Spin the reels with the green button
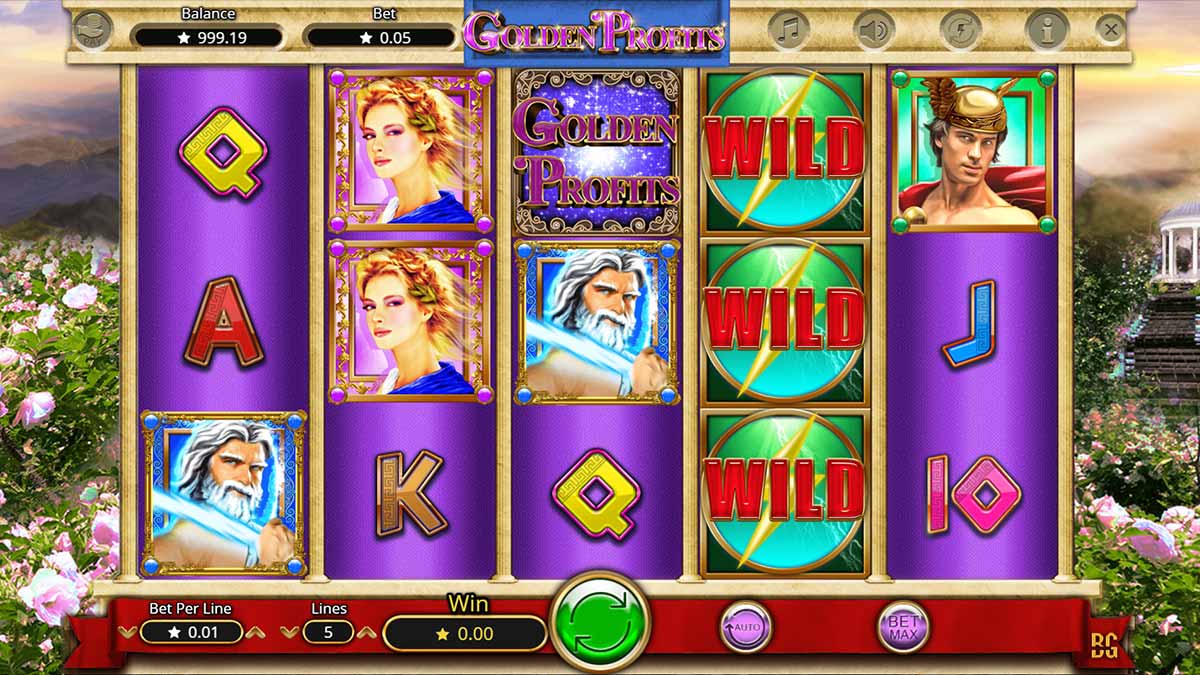The width and height of the screenshot is (1200, 675). point(600,622)
